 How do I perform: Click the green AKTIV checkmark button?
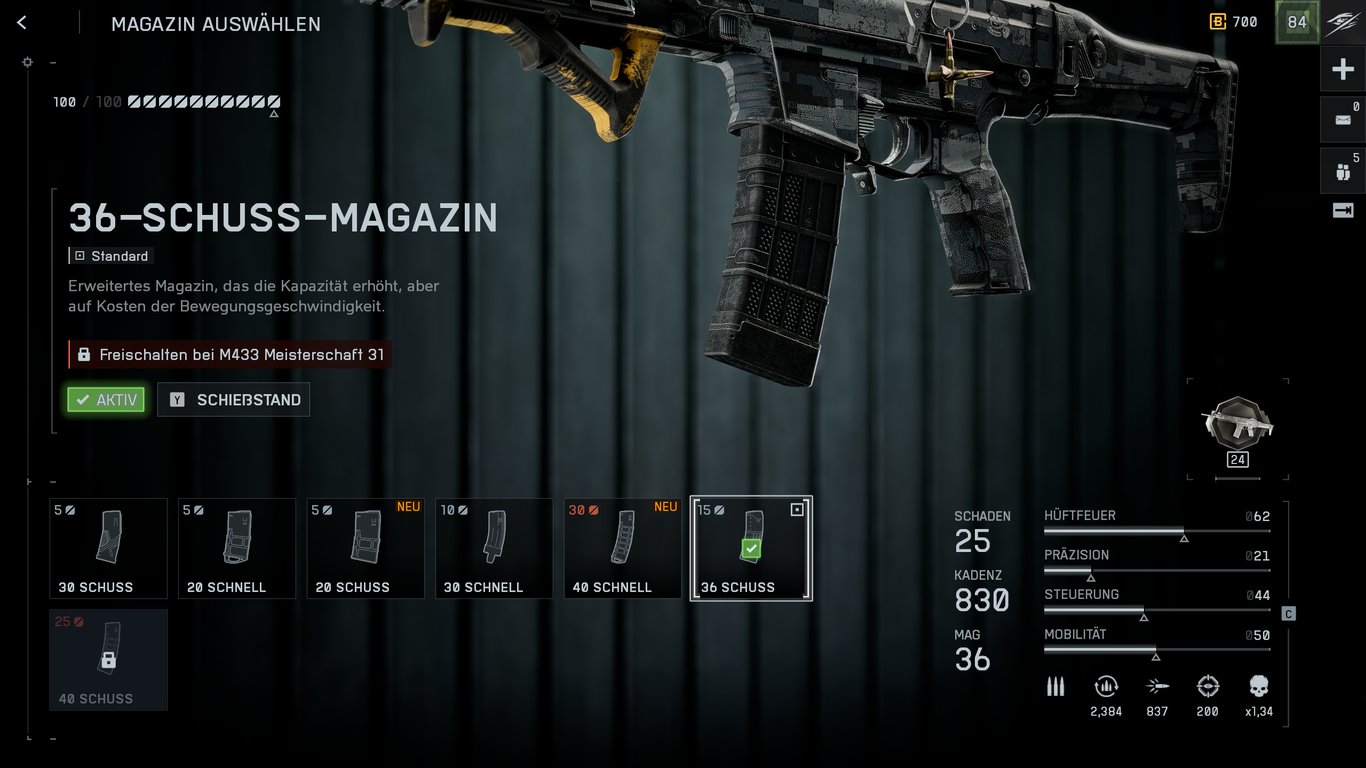pyautogui.click(x=106, y=399)
